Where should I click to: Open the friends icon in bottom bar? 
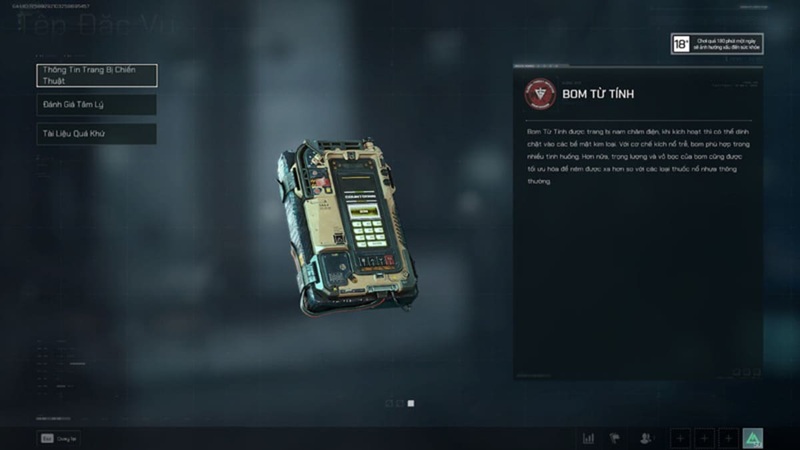point(646,438)
